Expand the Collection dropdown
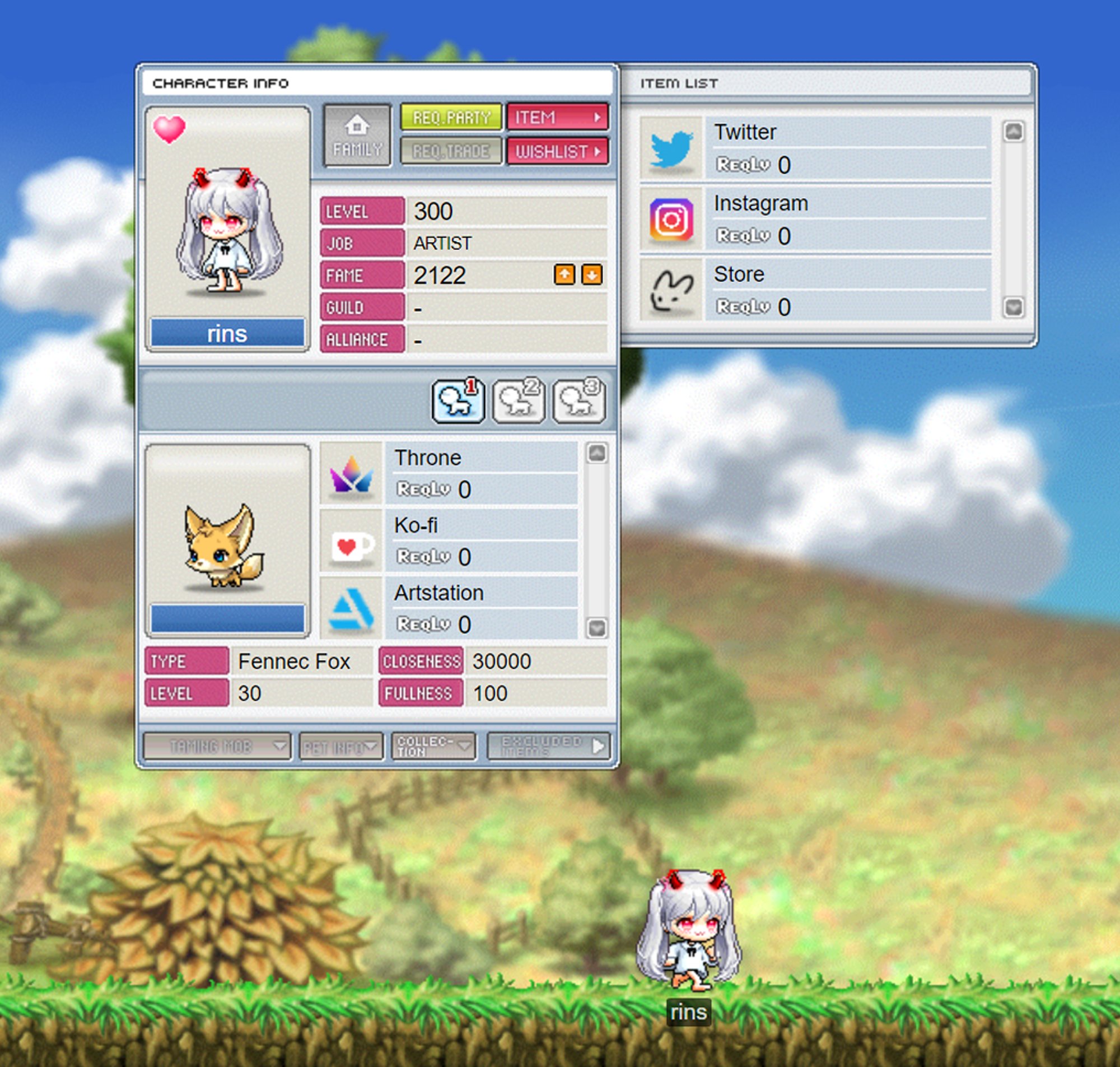Screen dimensions: 1120x1067 tap(433, 745)
